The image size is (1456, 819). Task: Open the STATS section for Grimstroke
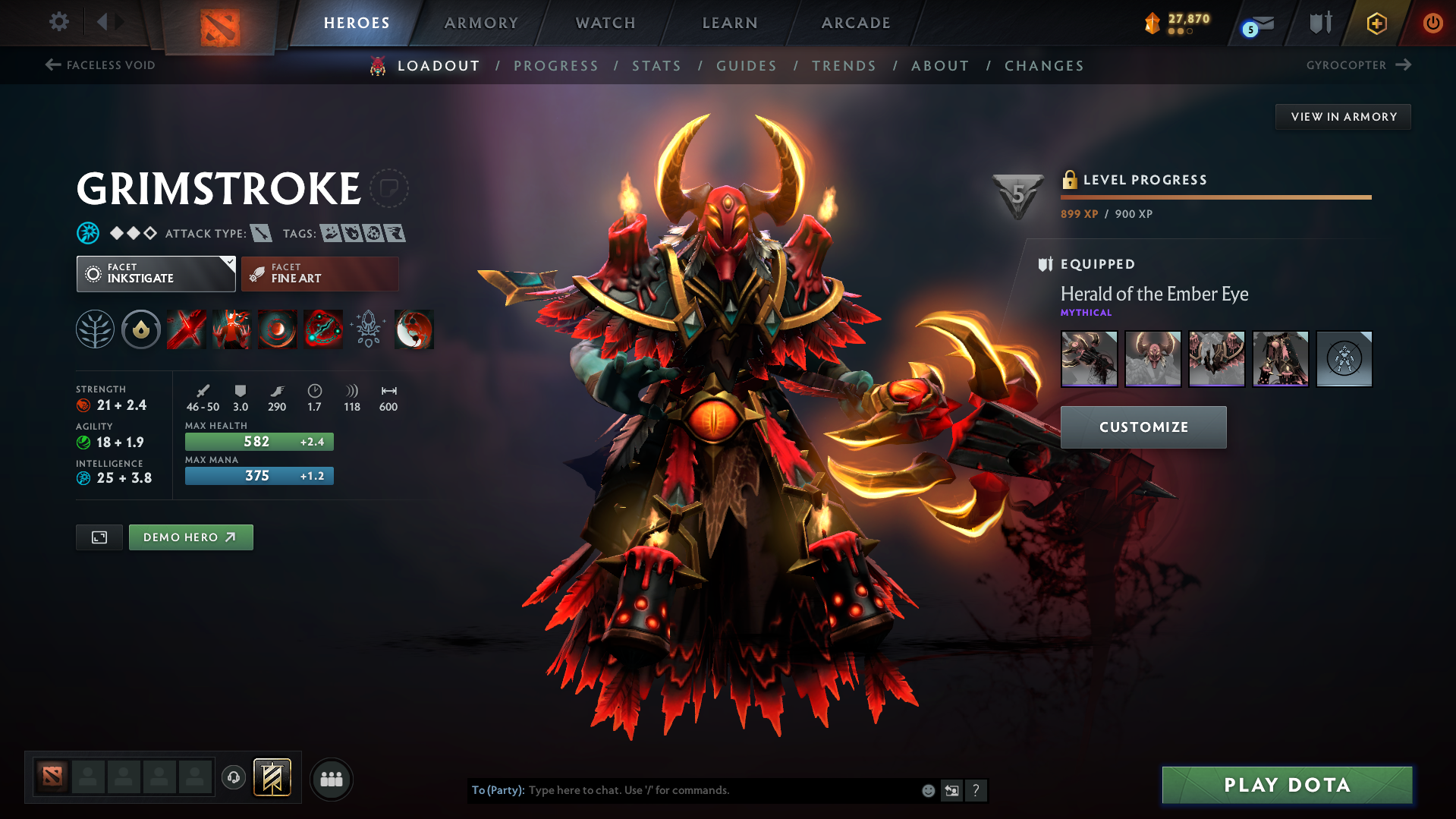tap(656, 65)
